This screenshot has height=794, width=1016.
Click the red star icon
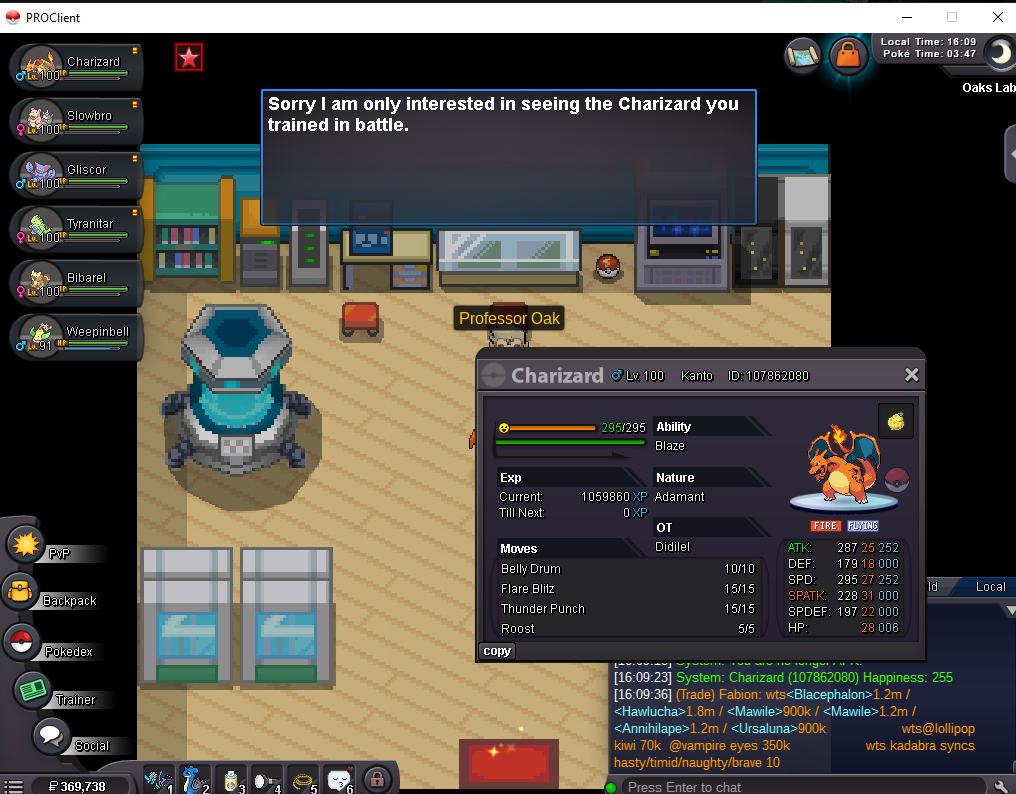click(189, 58)
